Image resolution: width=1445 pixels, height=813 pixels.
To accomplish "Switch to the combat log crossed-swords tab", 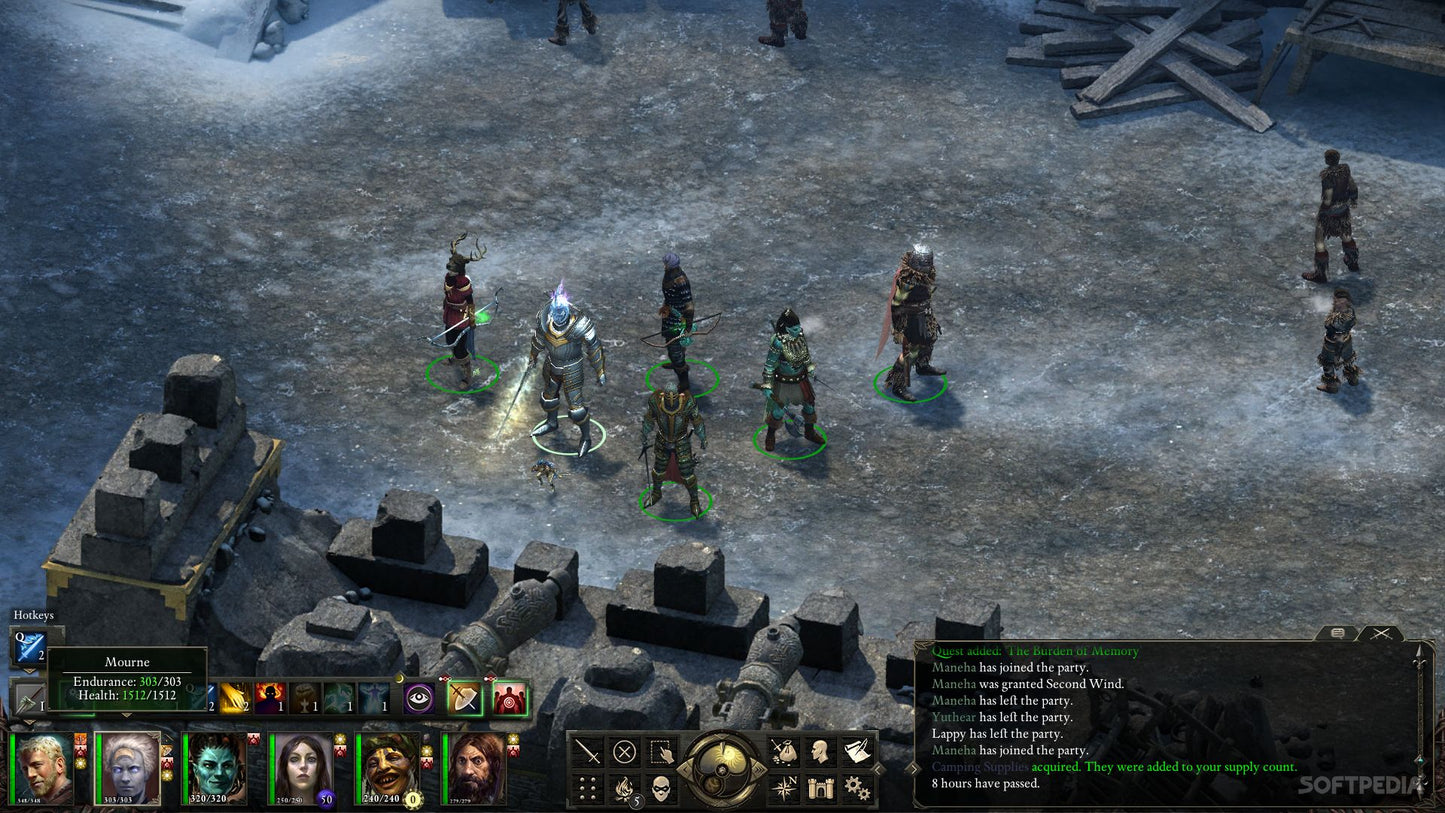I will click(x=1381, y=633).
